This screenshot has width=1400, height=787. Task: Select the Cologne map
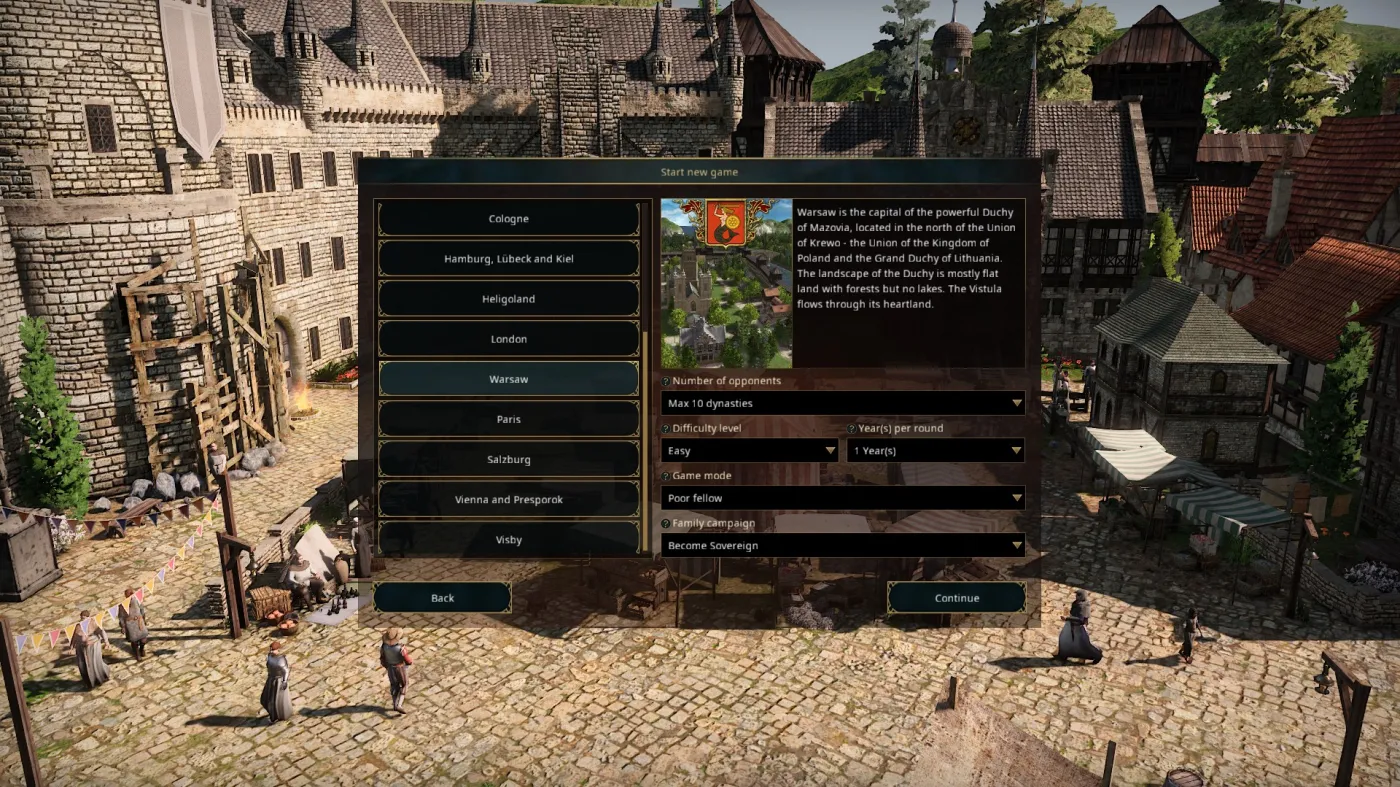(508, 218)
